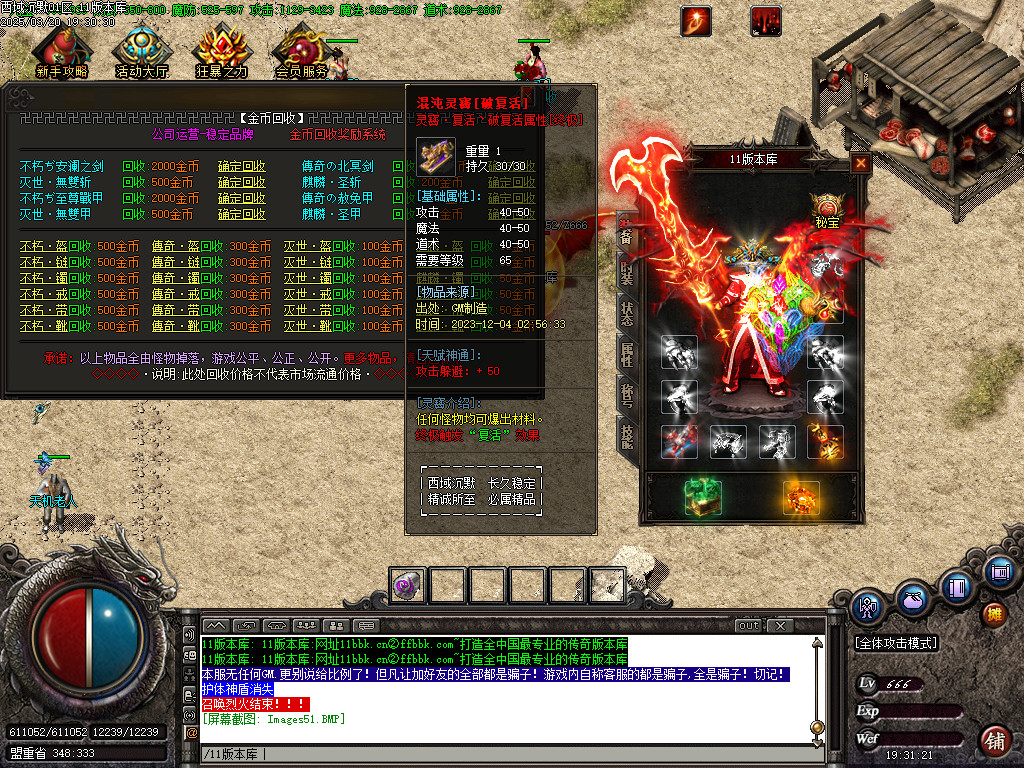This screenshot has height=768, width=1024.
Task: Open the red 铺 shop button
Action: (993, 741)
